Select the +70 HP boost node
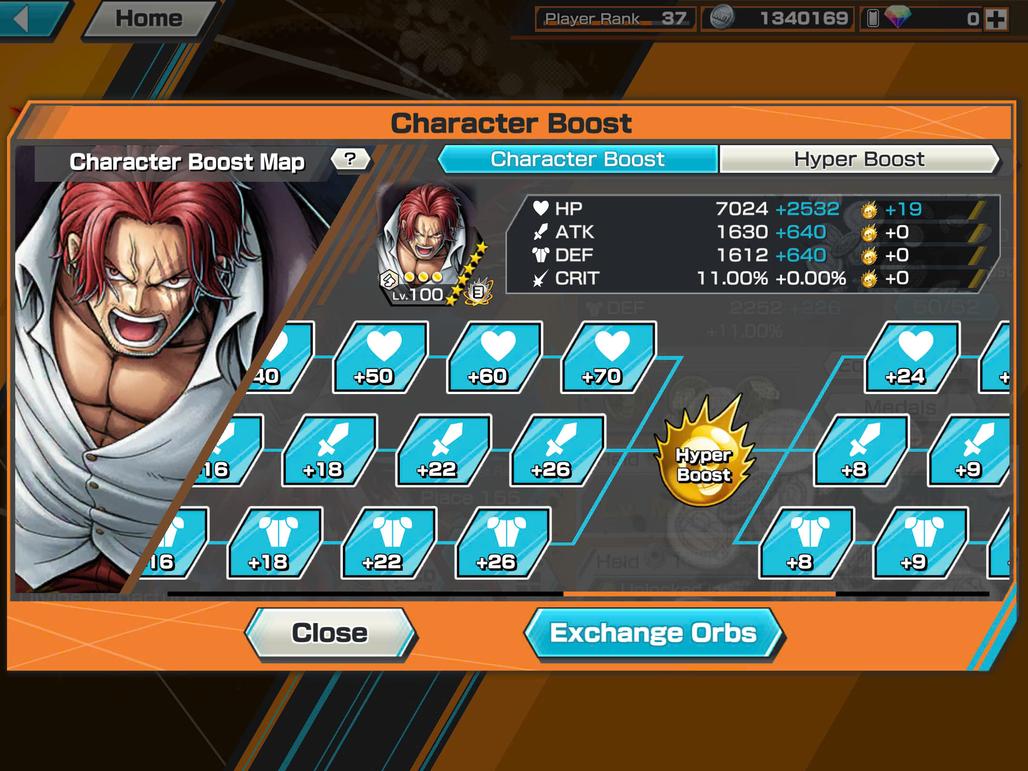This screenshot has width=1028, height=771. click(x=607, y=356)
